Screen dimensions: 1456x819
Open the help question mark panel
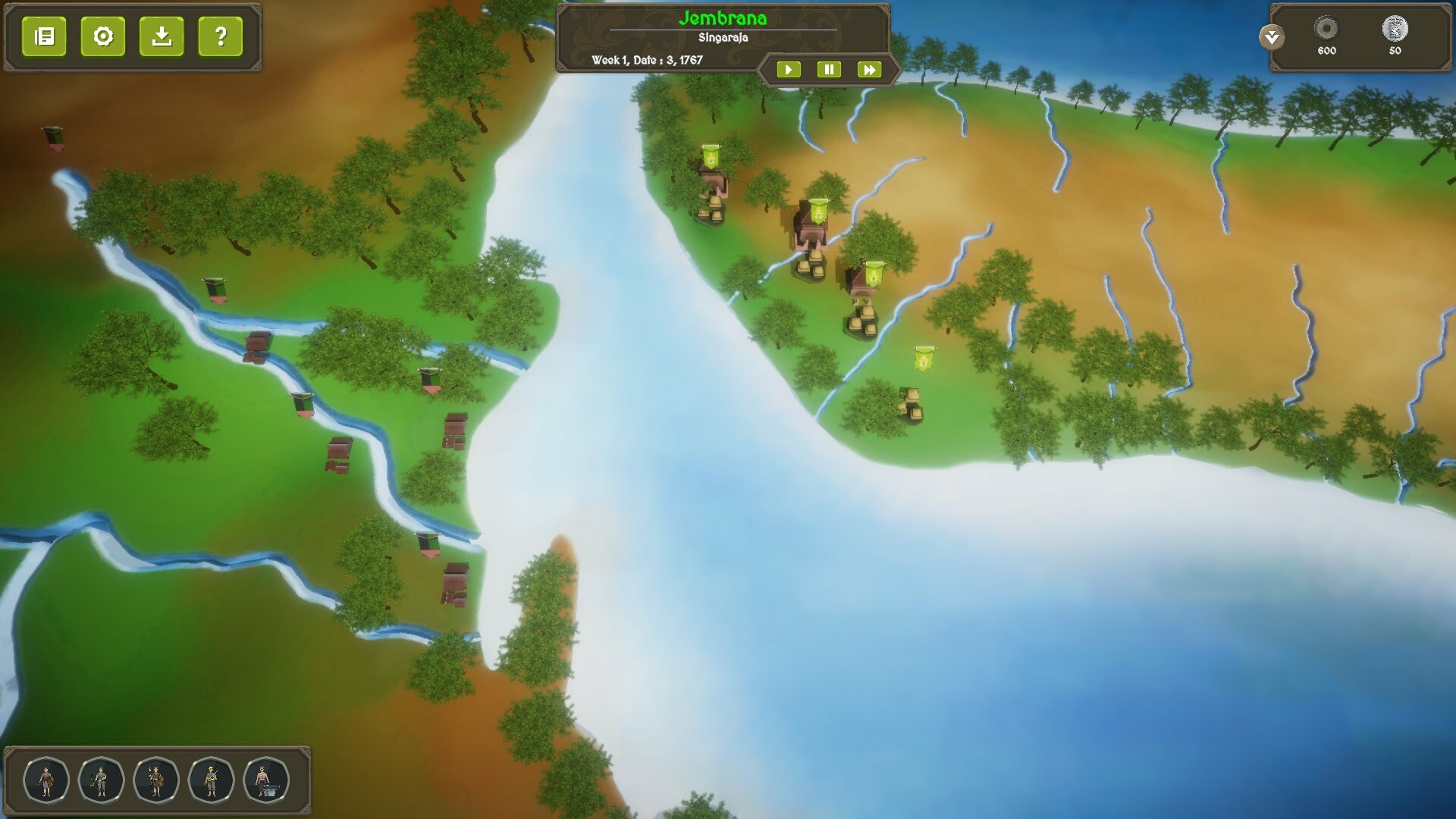(218, 36)
